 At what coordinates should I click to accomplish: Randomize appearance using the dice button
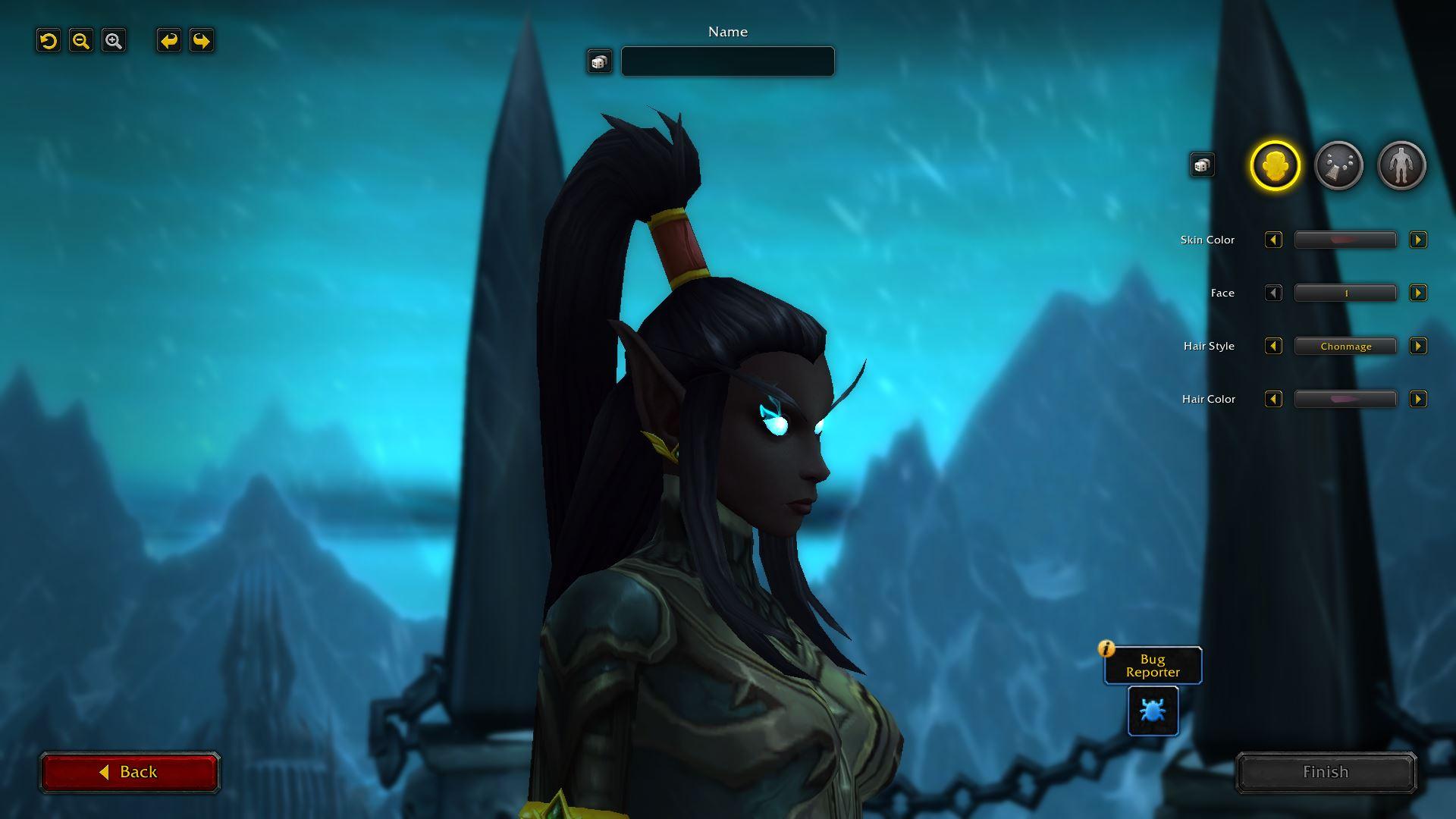(1202, 165)
